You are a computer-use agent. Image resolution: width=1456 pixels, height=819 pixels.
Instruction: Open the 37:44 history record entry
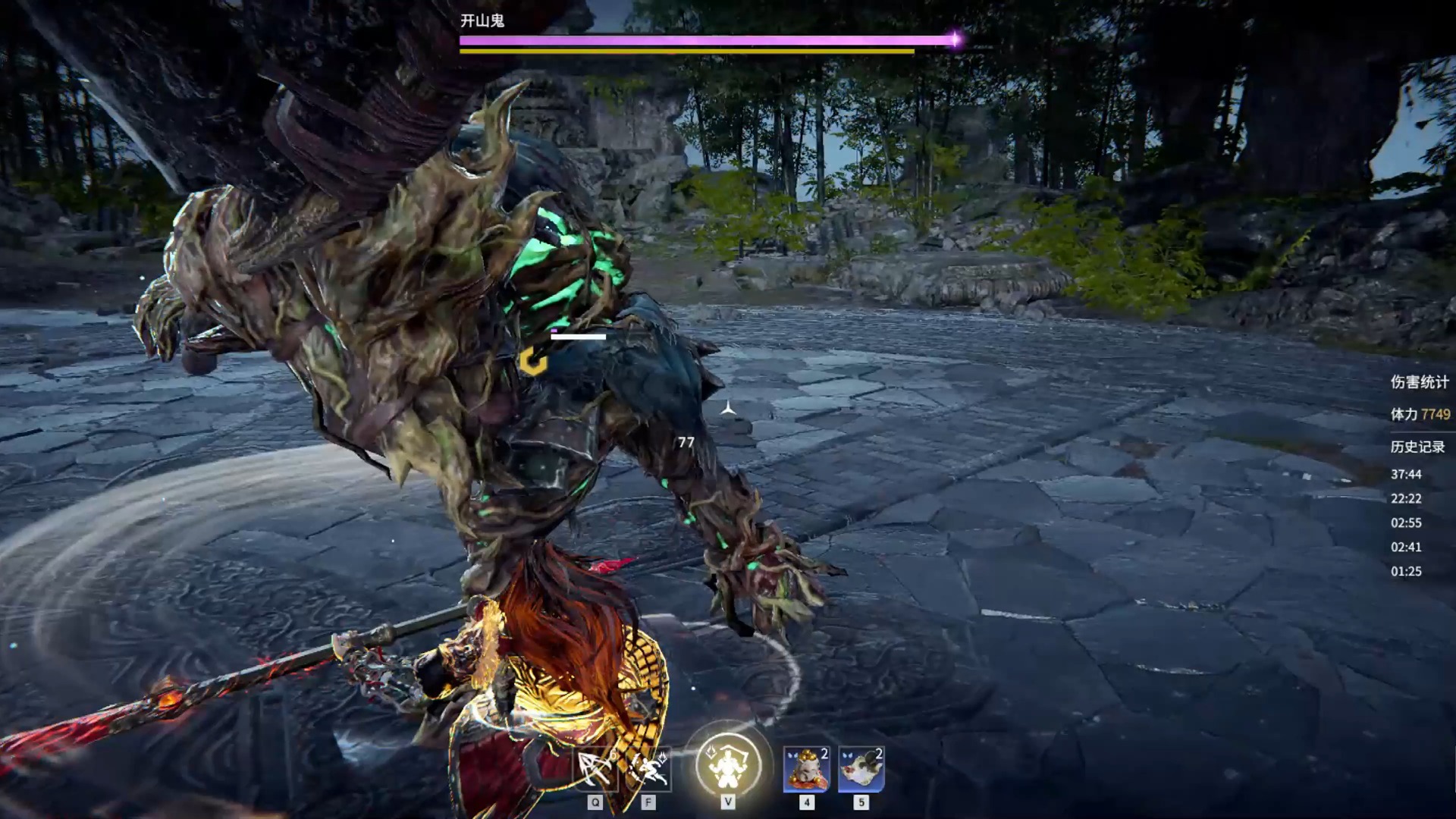(1406, 474)
